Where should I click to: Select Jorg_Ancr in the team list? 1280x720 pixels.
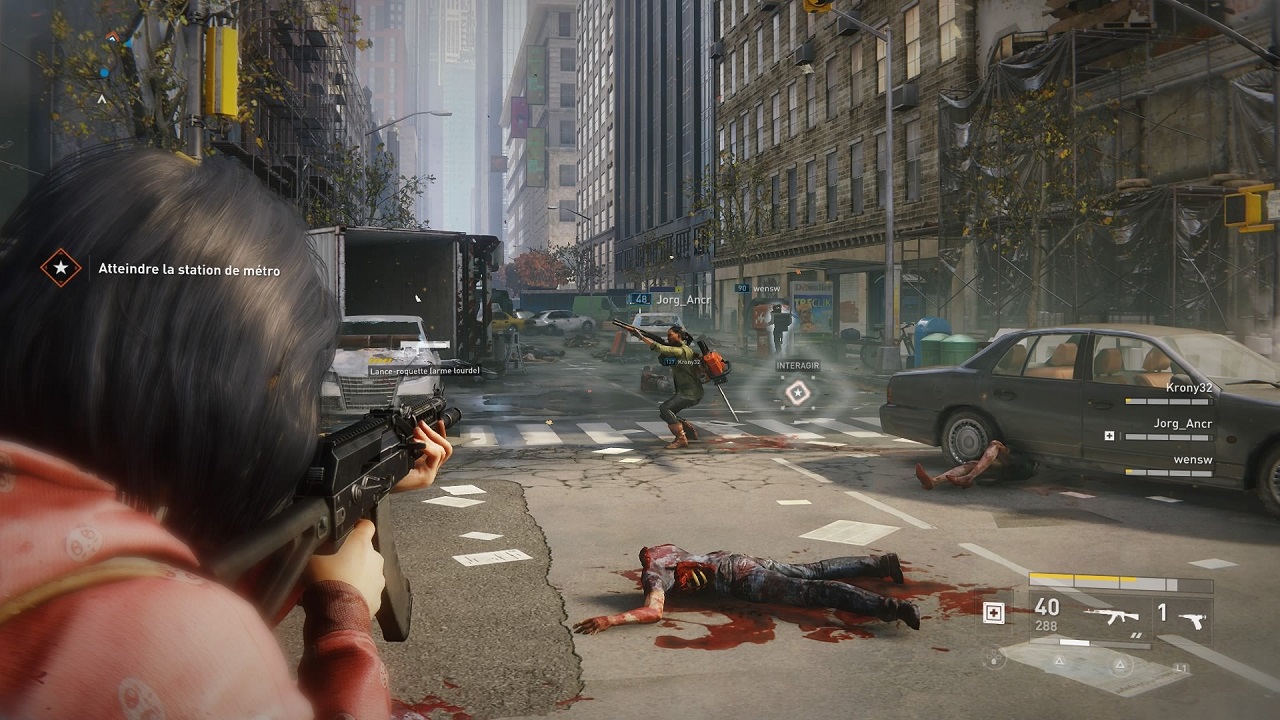point(1182,424)
